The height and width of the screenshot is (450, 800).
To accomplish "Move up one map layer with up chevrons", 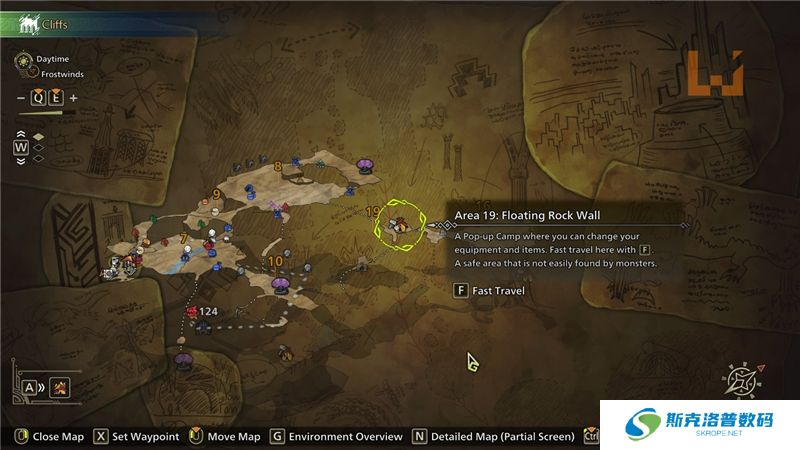I will 20,135.
